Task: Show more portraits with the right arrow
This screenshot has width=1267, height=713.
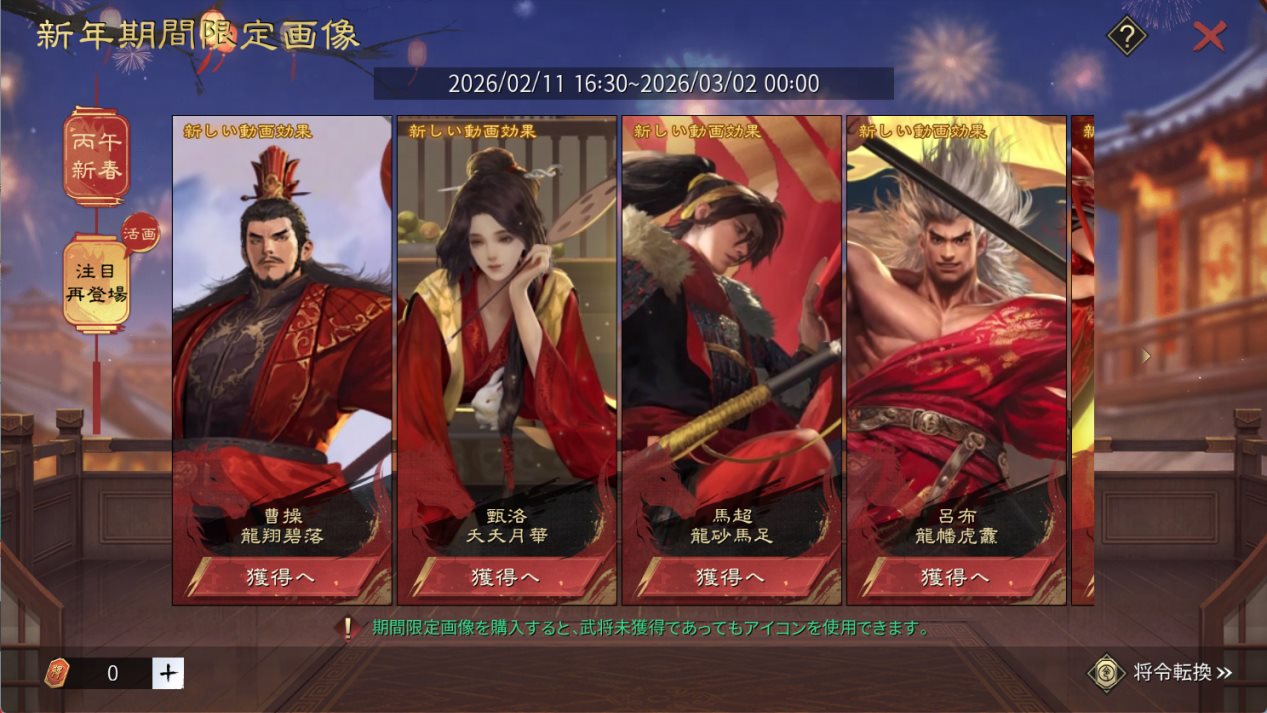Action: click(x=1146, y=355)
